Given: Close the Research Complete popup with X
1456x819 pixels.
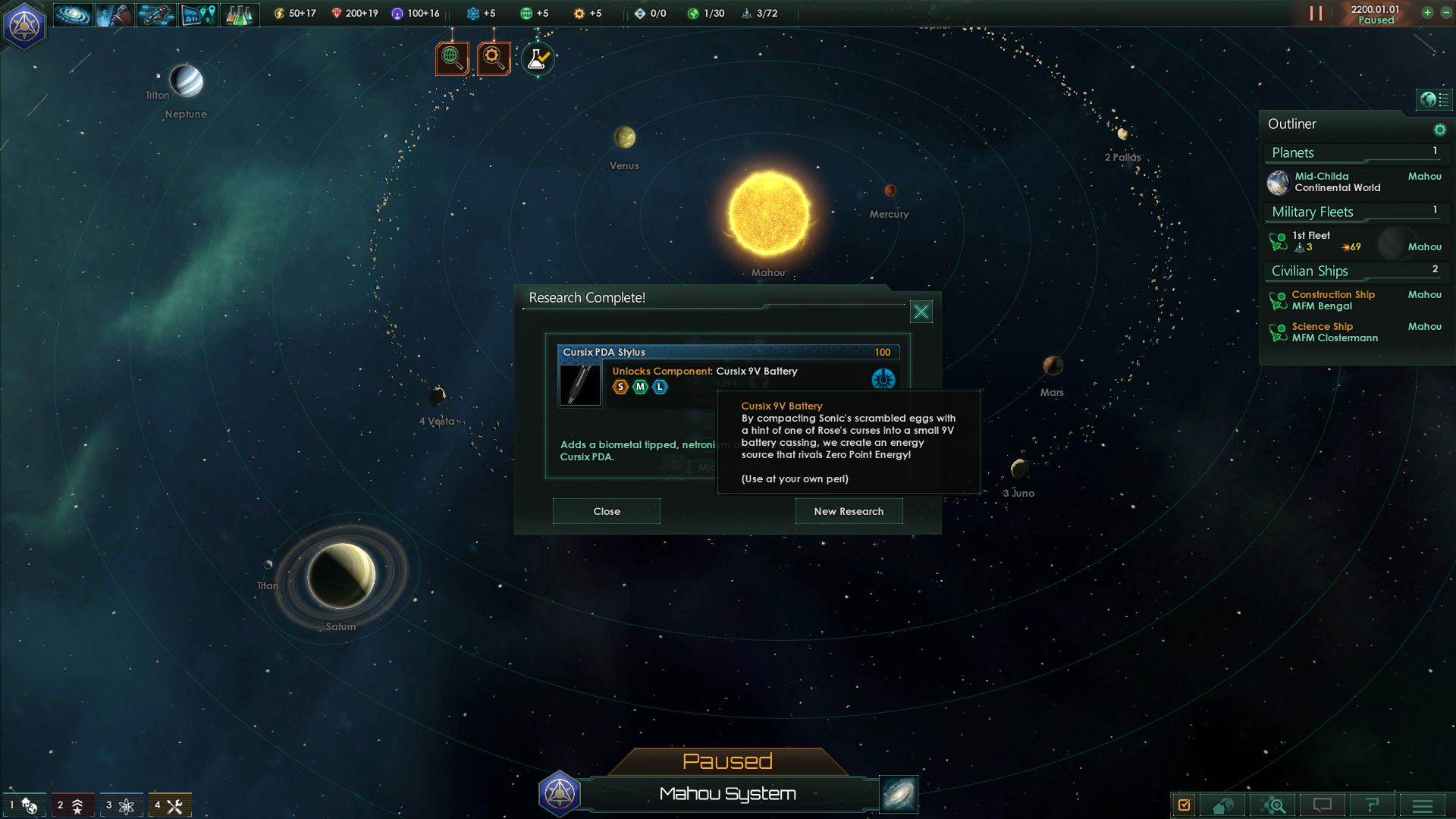Looking at the screenshot, I should (x=921, y=312).
